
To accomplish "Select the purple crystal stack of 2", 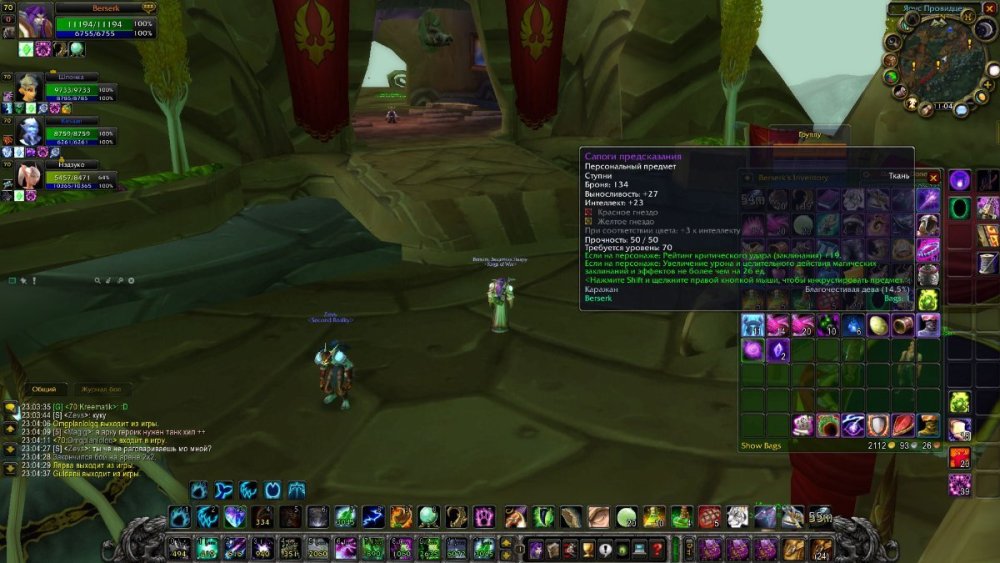I will [x=778, y=350].
